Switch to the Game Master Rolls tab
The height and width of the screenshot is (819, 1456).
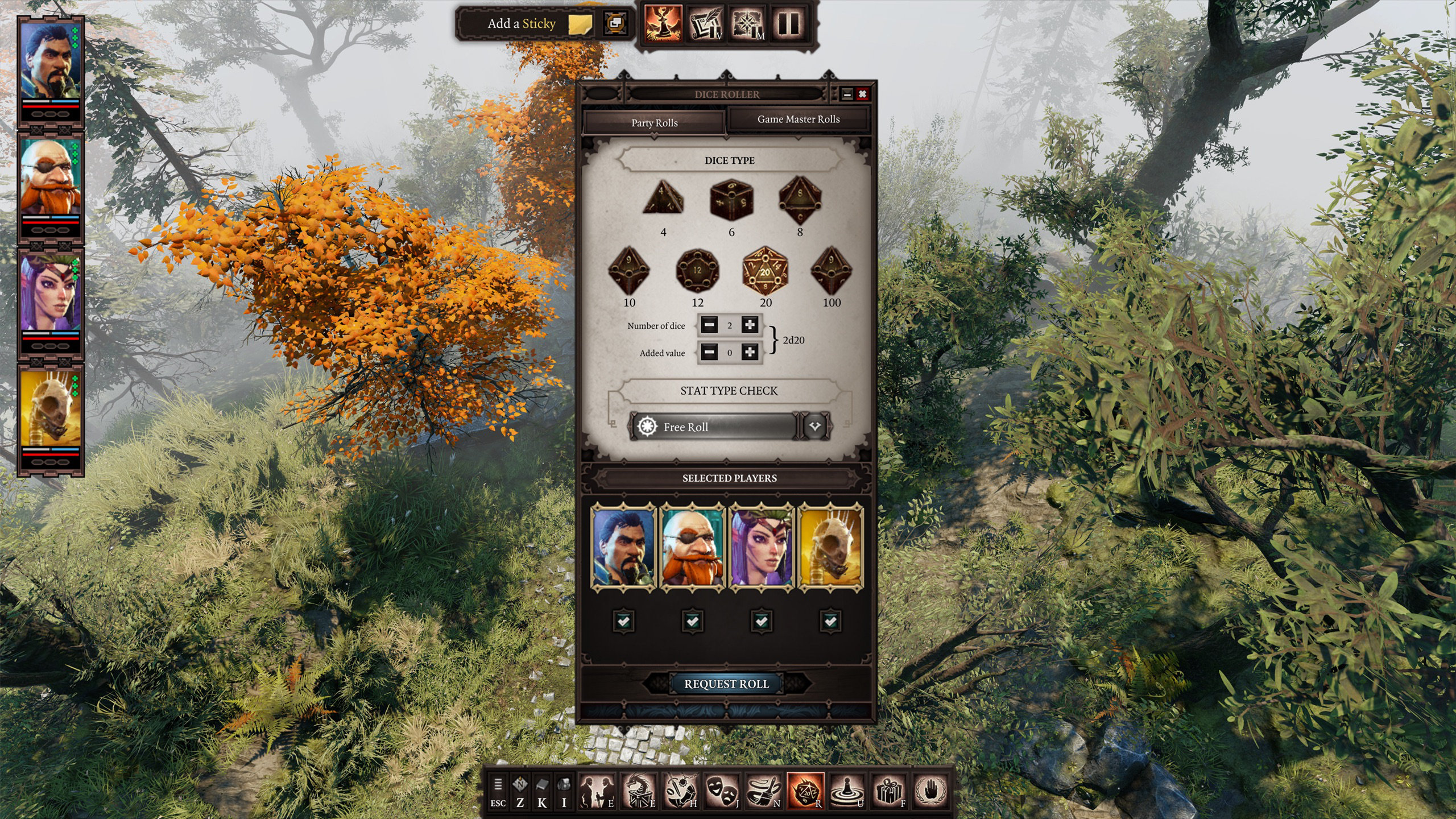coord(798,119)
